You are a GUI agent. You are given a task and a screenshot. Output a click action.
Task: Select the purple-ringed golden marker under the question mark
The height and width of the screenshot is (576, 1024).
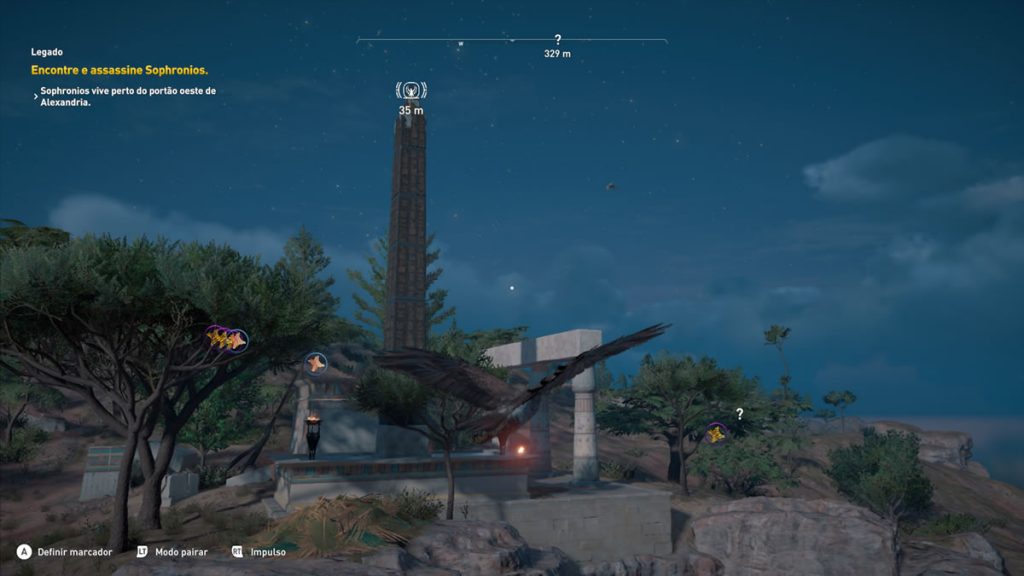click(716, 433)
